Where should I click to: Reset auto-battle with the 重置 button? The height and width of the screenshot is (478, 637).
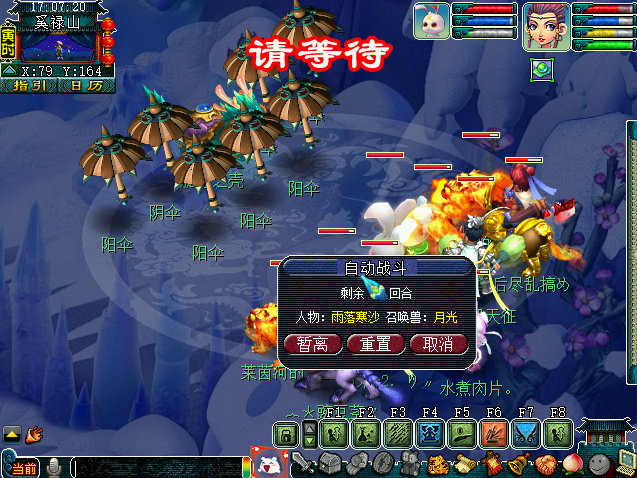[x=376, y=344]
